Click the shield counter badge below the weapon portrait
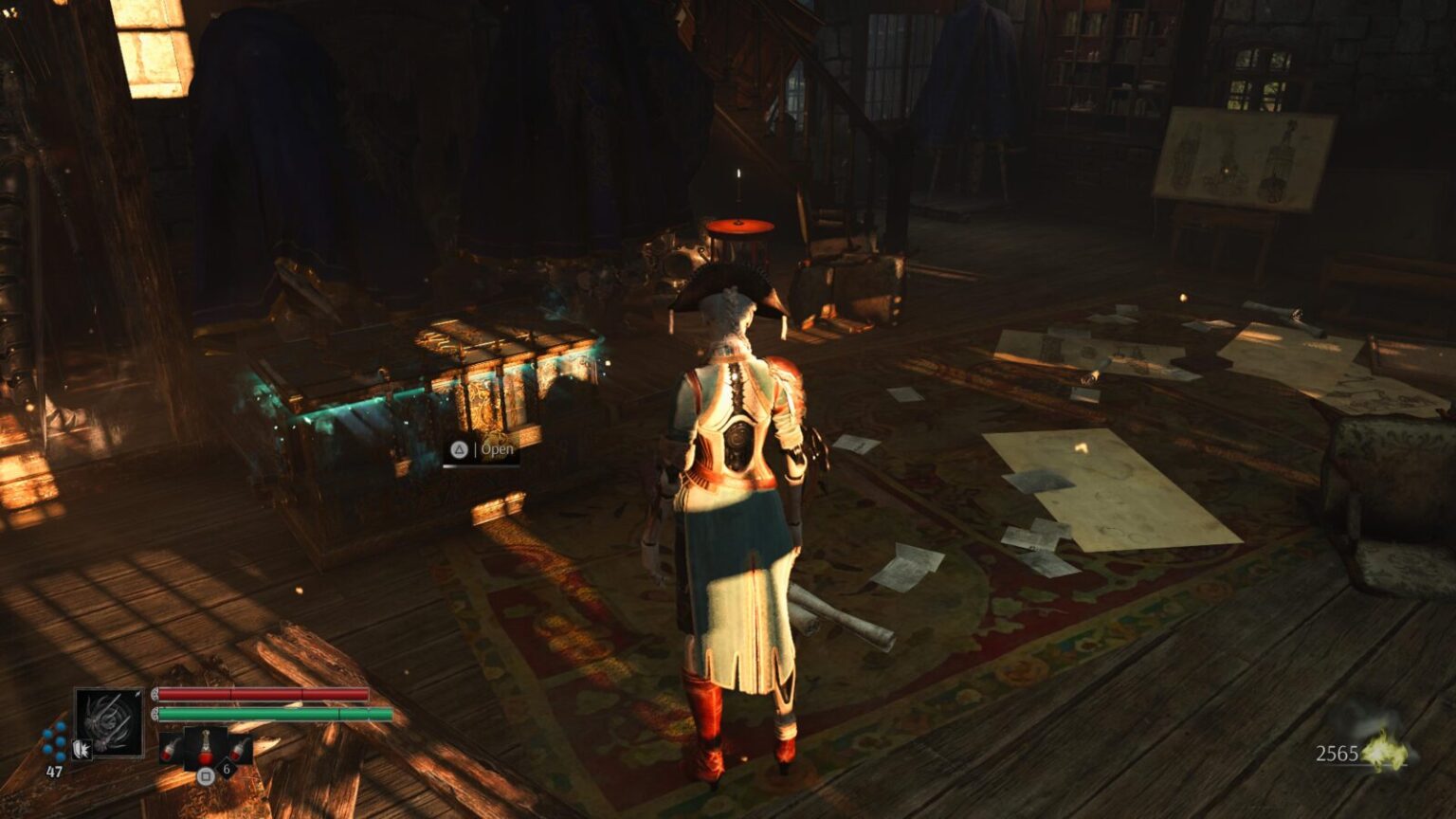This screenshot has height=819, width=1456. (x=82, y=751)
